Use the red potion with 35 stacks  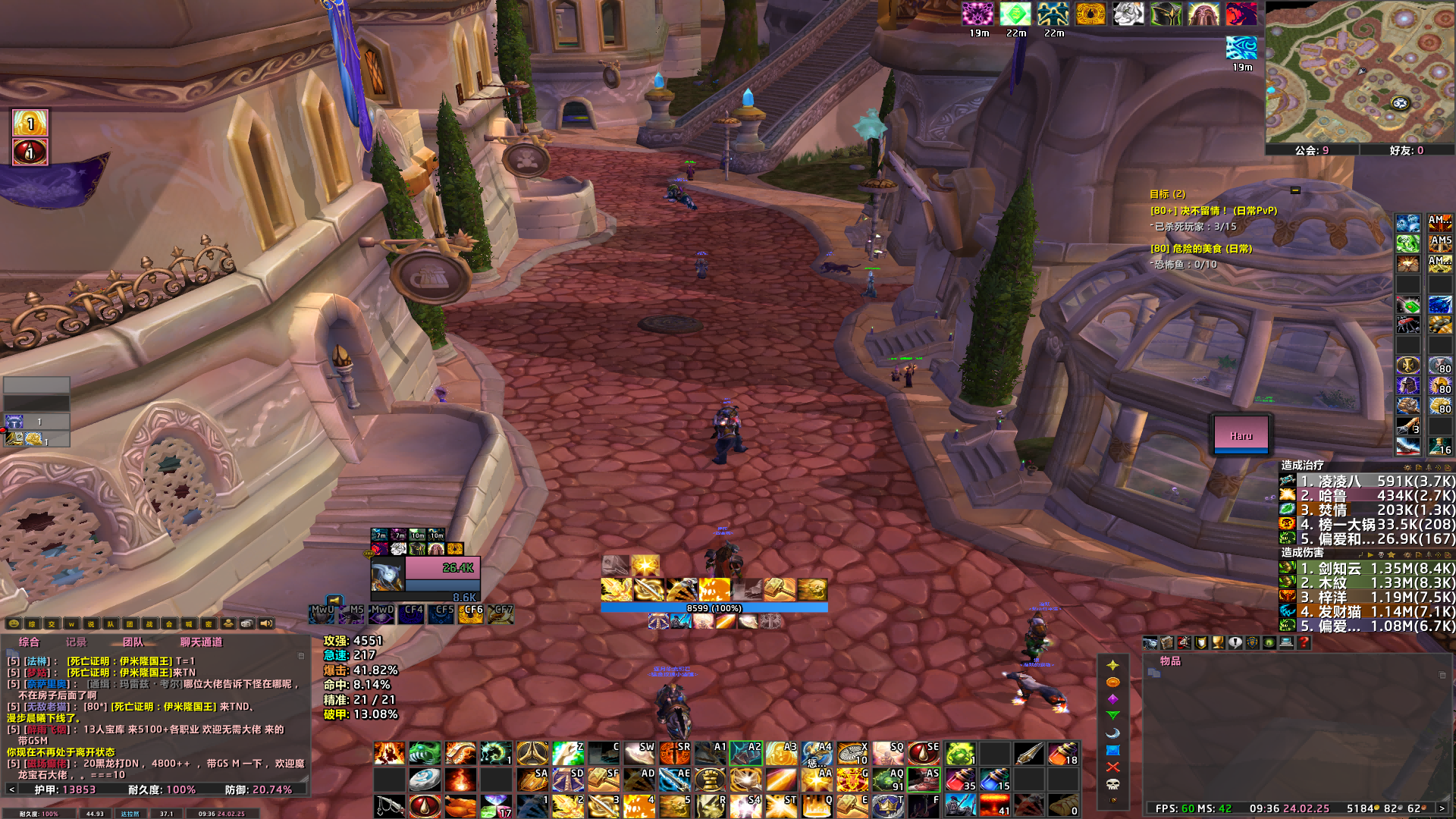[x=960, y=779]
